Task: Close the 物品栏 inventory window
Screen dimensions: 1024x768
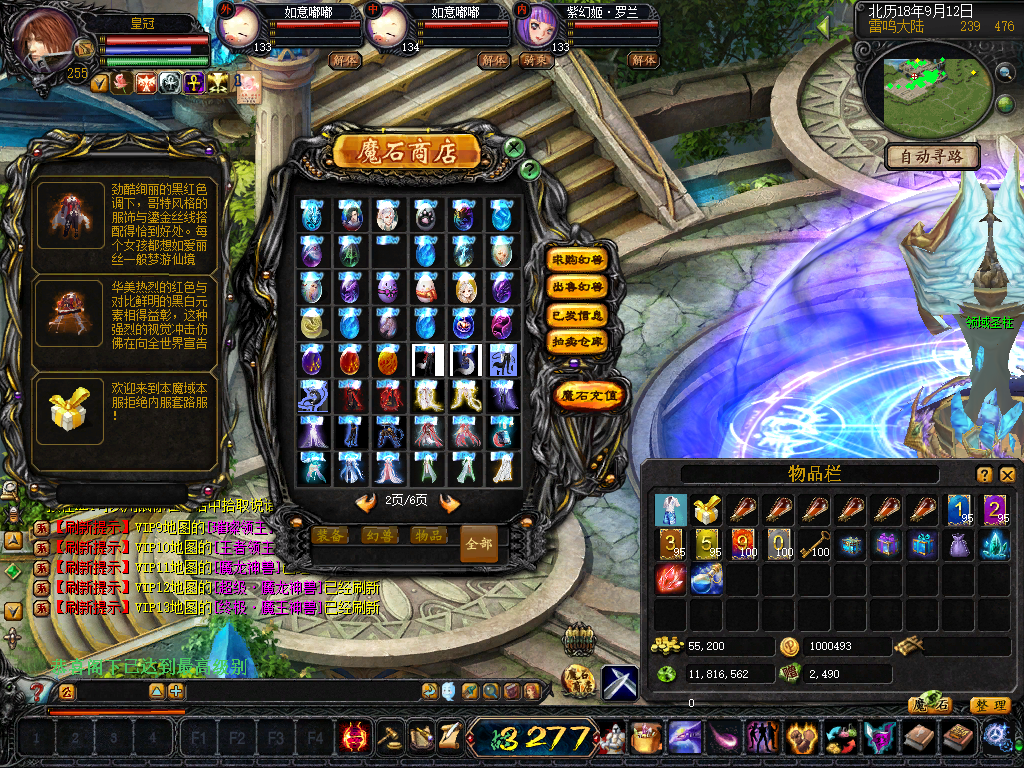Action: tap(1007, 475)
